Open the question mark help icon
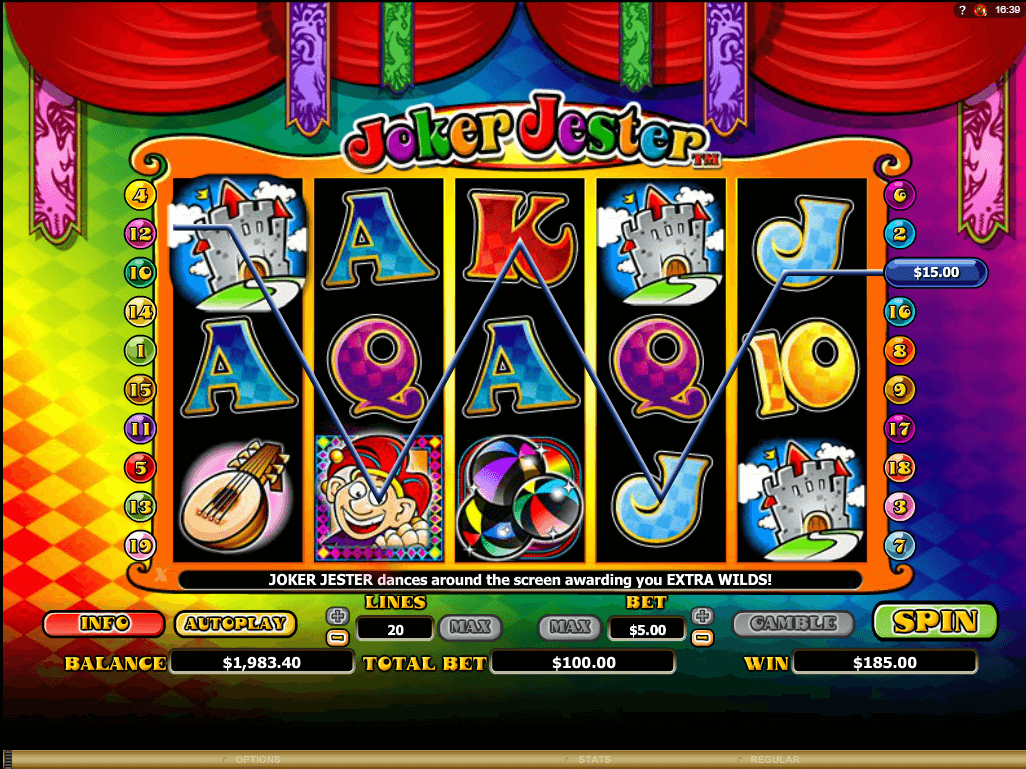1026x769 pixels. pos(962,10)
